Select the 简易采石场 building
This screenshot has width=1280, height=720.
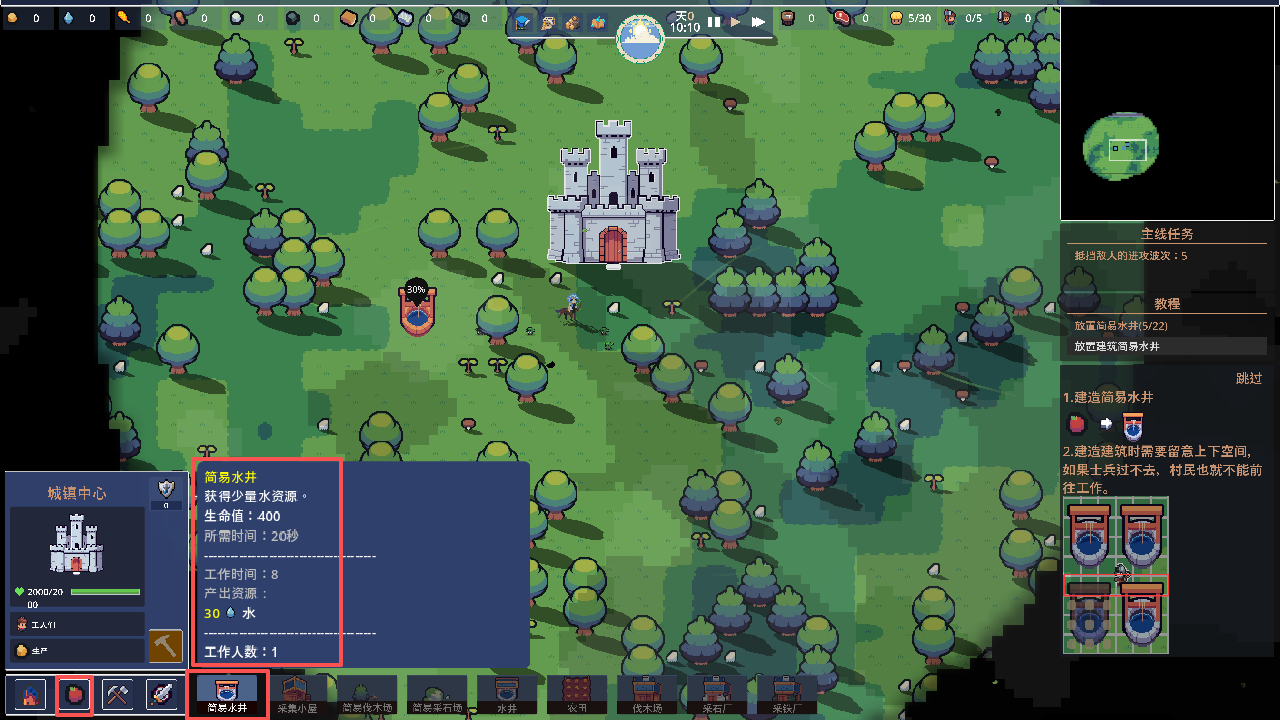[x=437, y=694]
